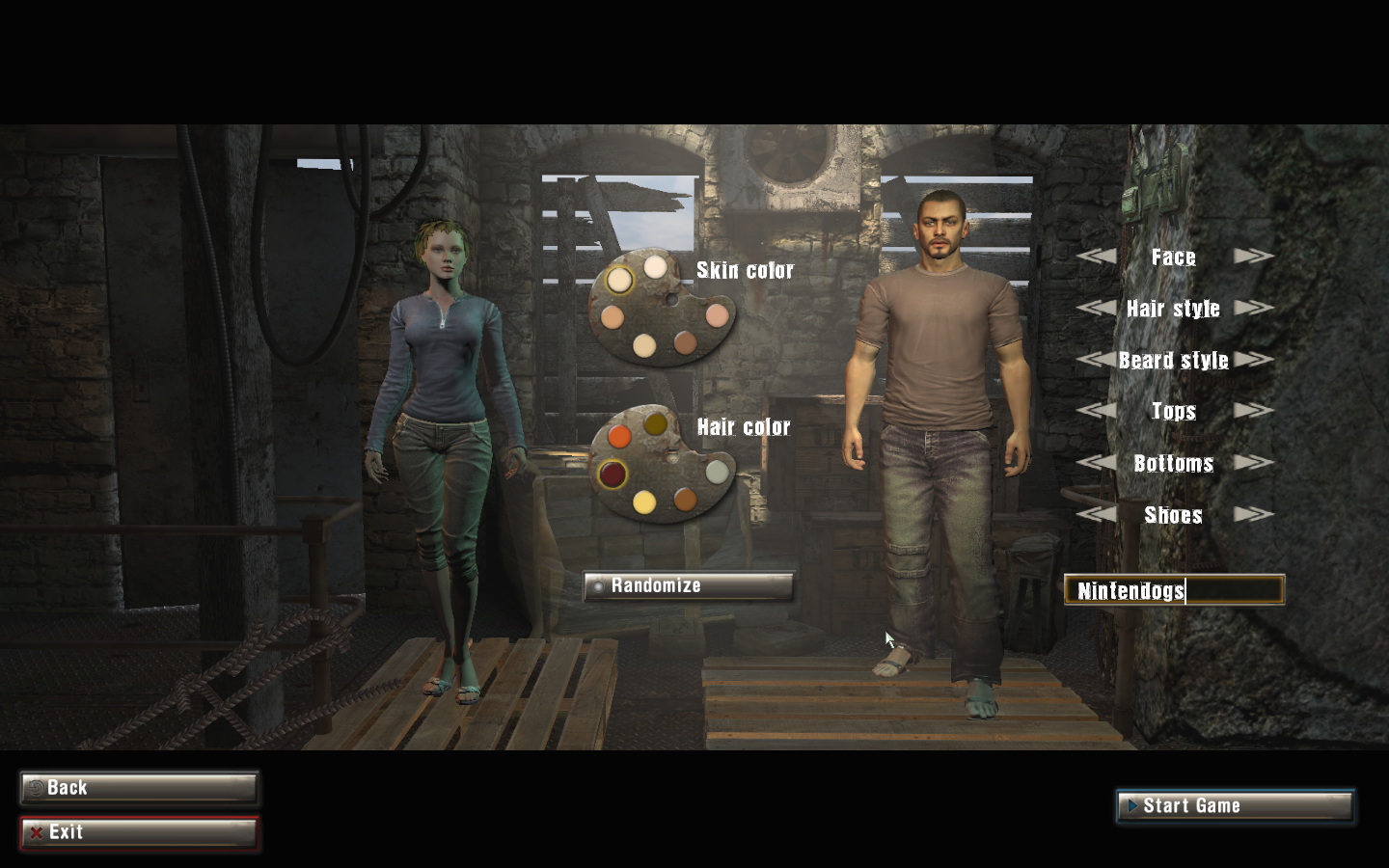Select the next Tops option

click(x=1254, y=411)
